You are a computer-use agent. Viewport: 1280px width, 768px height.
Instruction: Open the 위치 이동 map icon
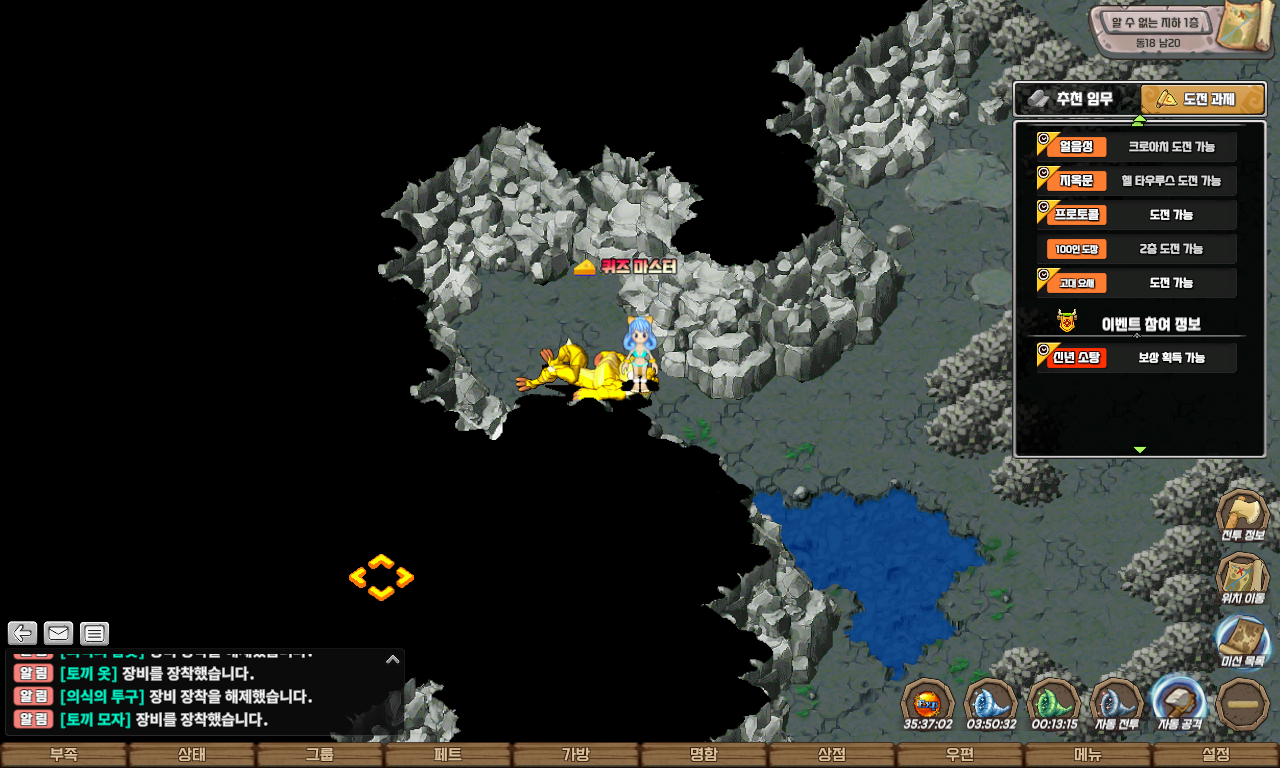[1242, 579]
